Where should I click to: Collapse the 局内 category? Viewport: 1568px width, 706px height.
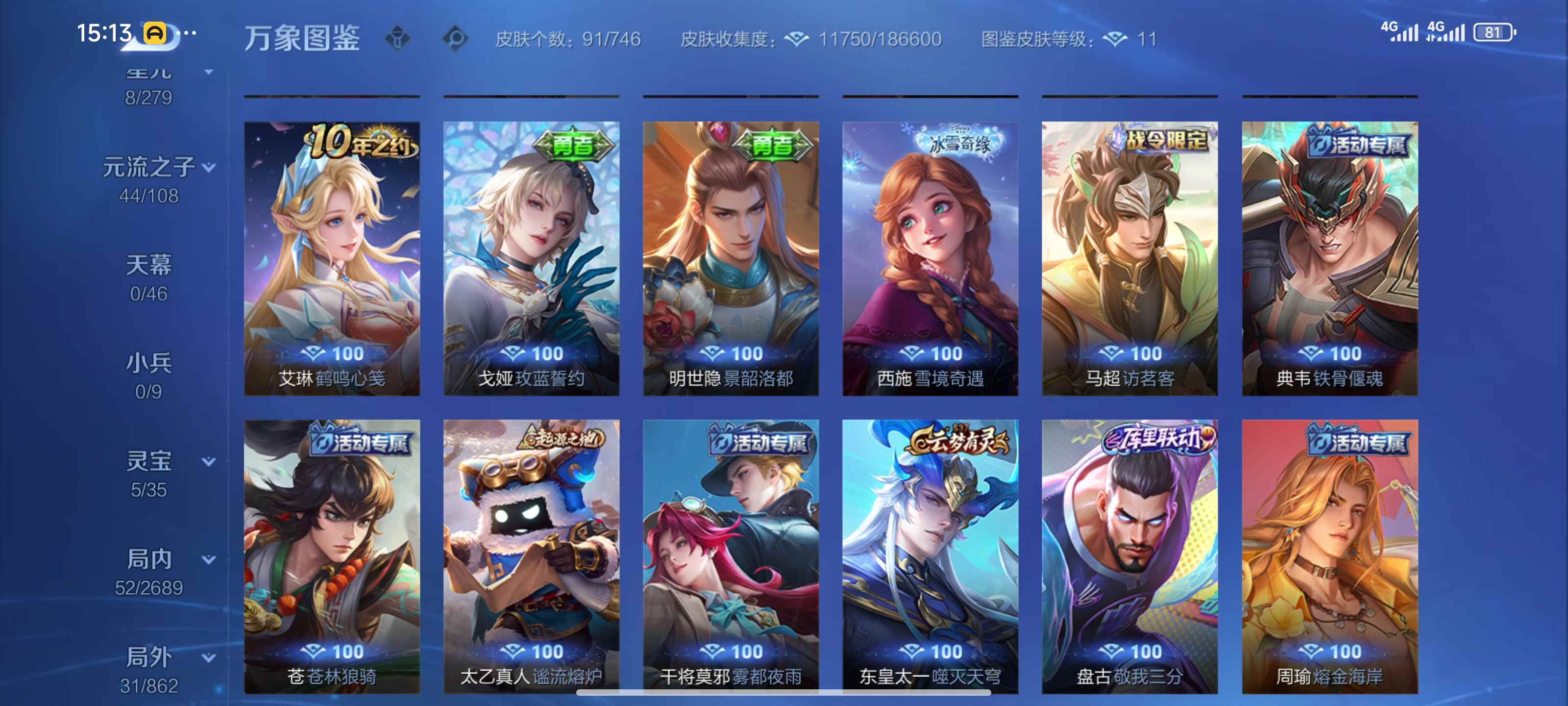coord(208,558)
